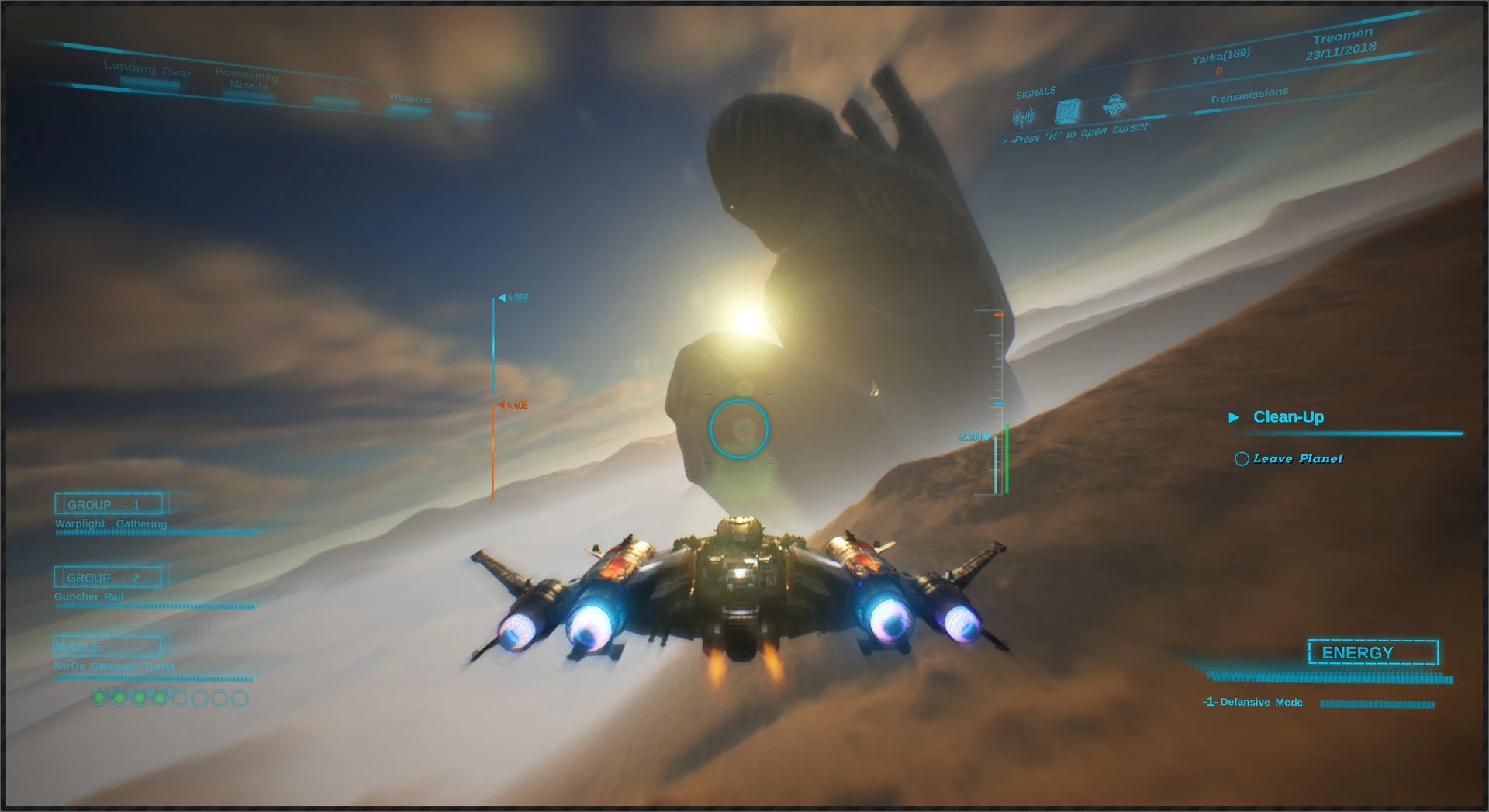Click the crate icon in the SIGNALS row
This screenshot has height=812, width=1489.
click(x=1068, y=112)
